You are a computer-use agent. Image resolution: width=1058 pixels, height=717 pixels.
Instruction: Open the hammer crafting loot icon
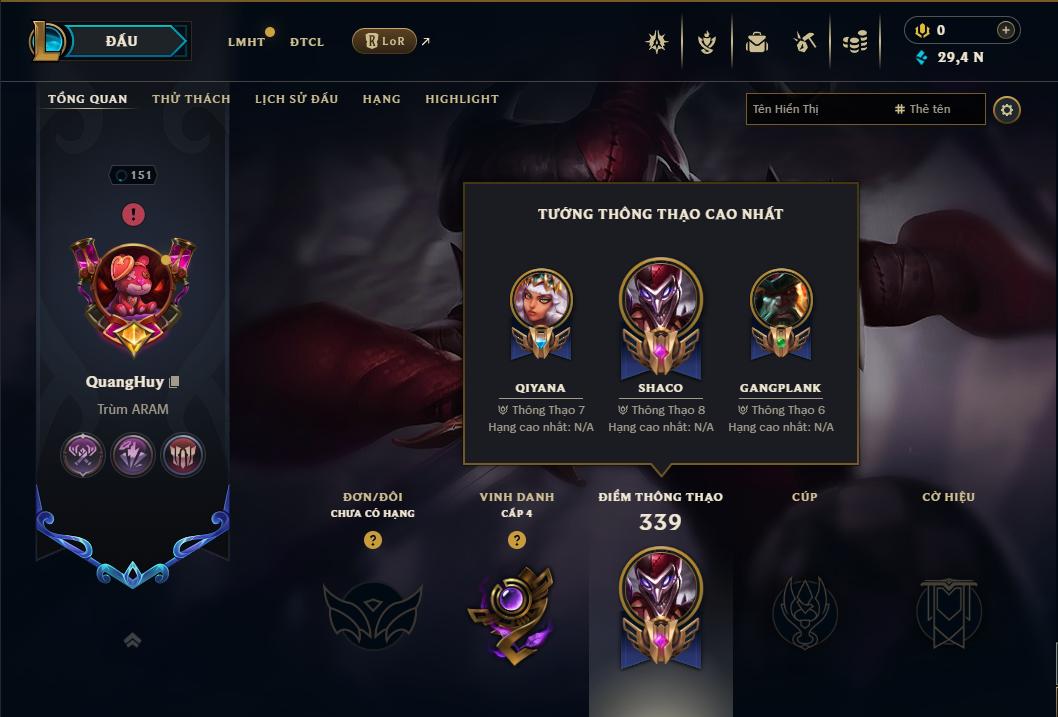805,42
